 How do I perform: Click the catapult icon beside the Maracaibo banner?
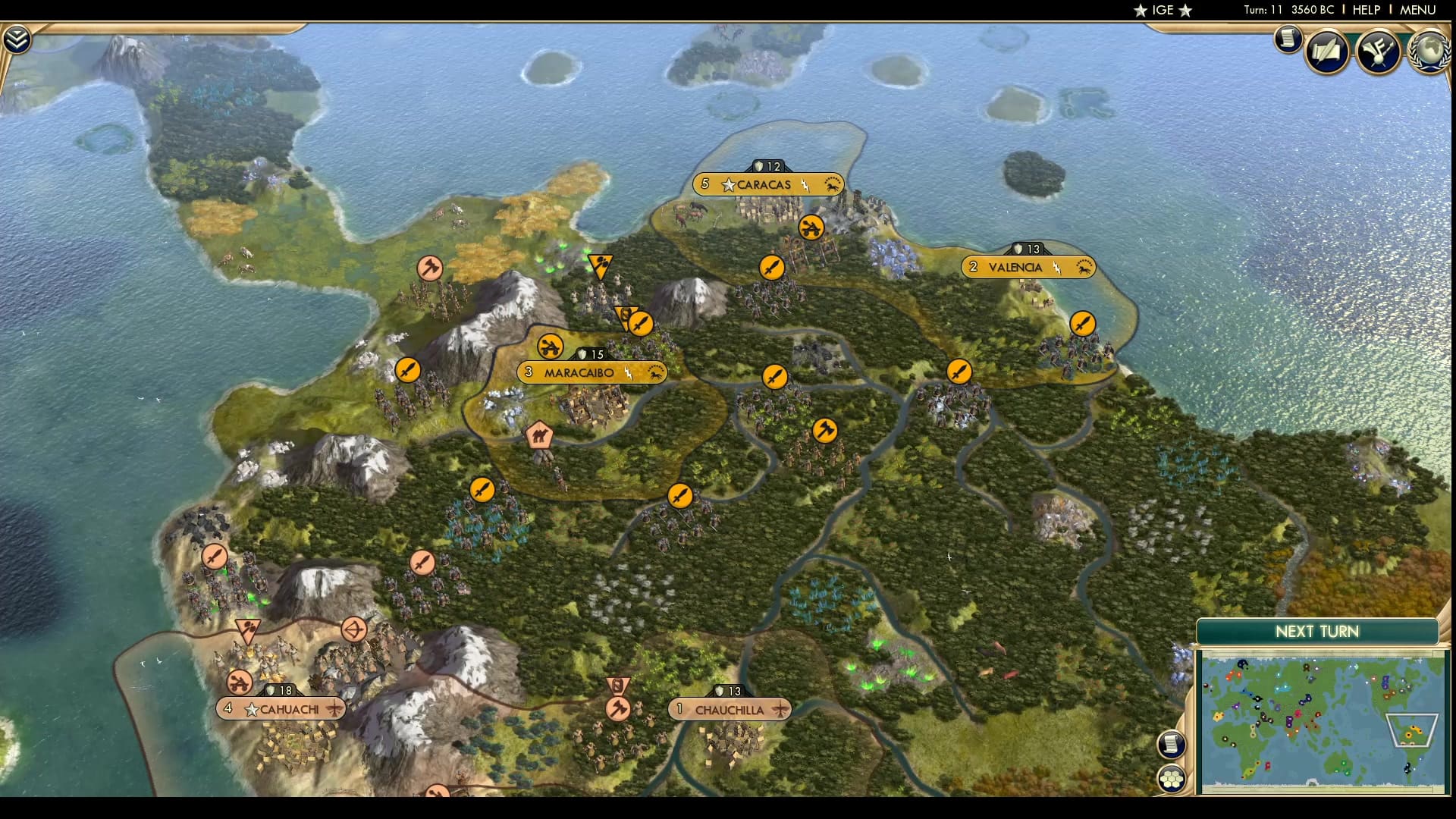click(550, 347)
